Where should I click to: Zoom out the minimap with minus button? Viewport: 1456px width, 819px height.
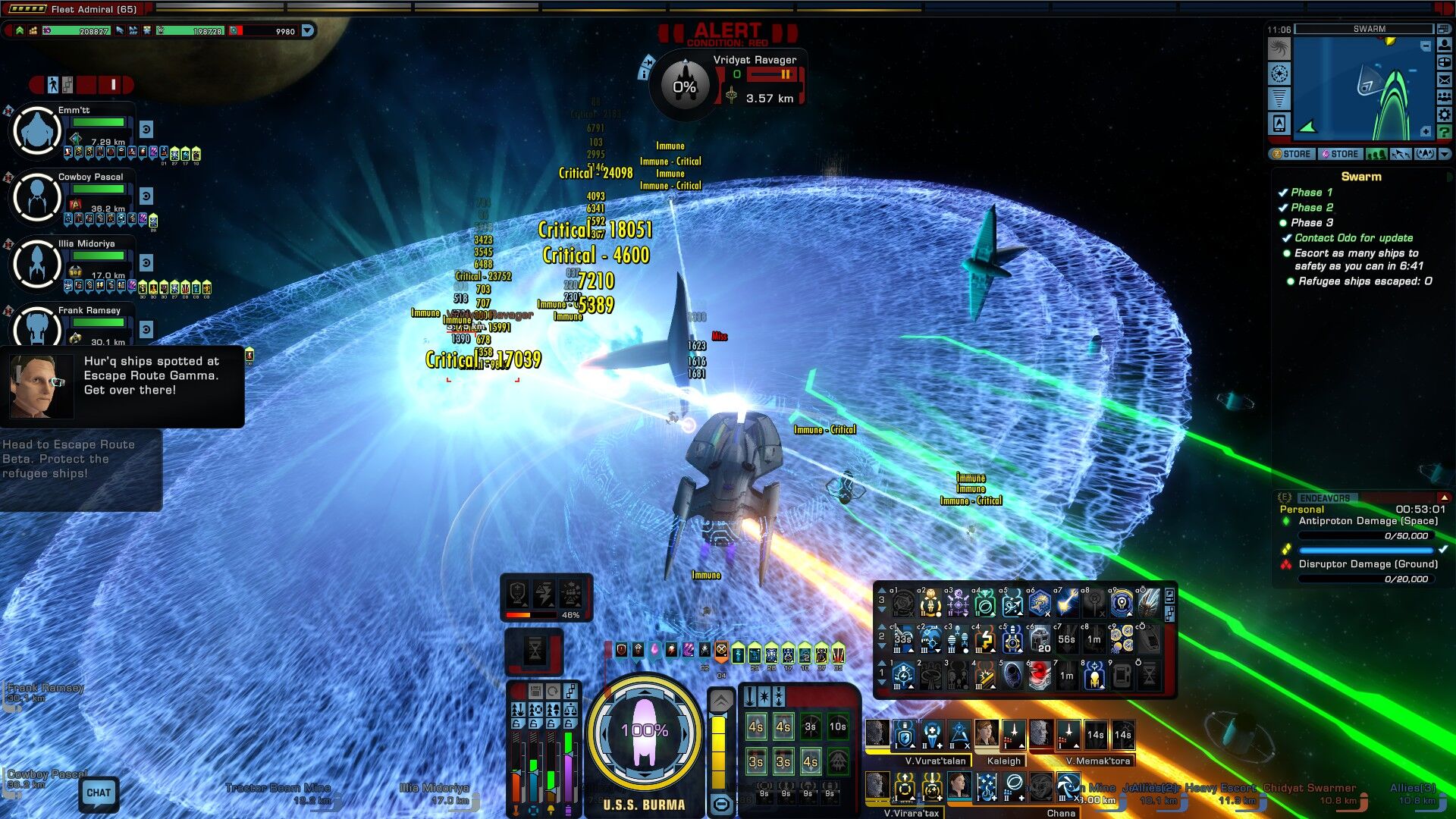(x=1426, y=46)
